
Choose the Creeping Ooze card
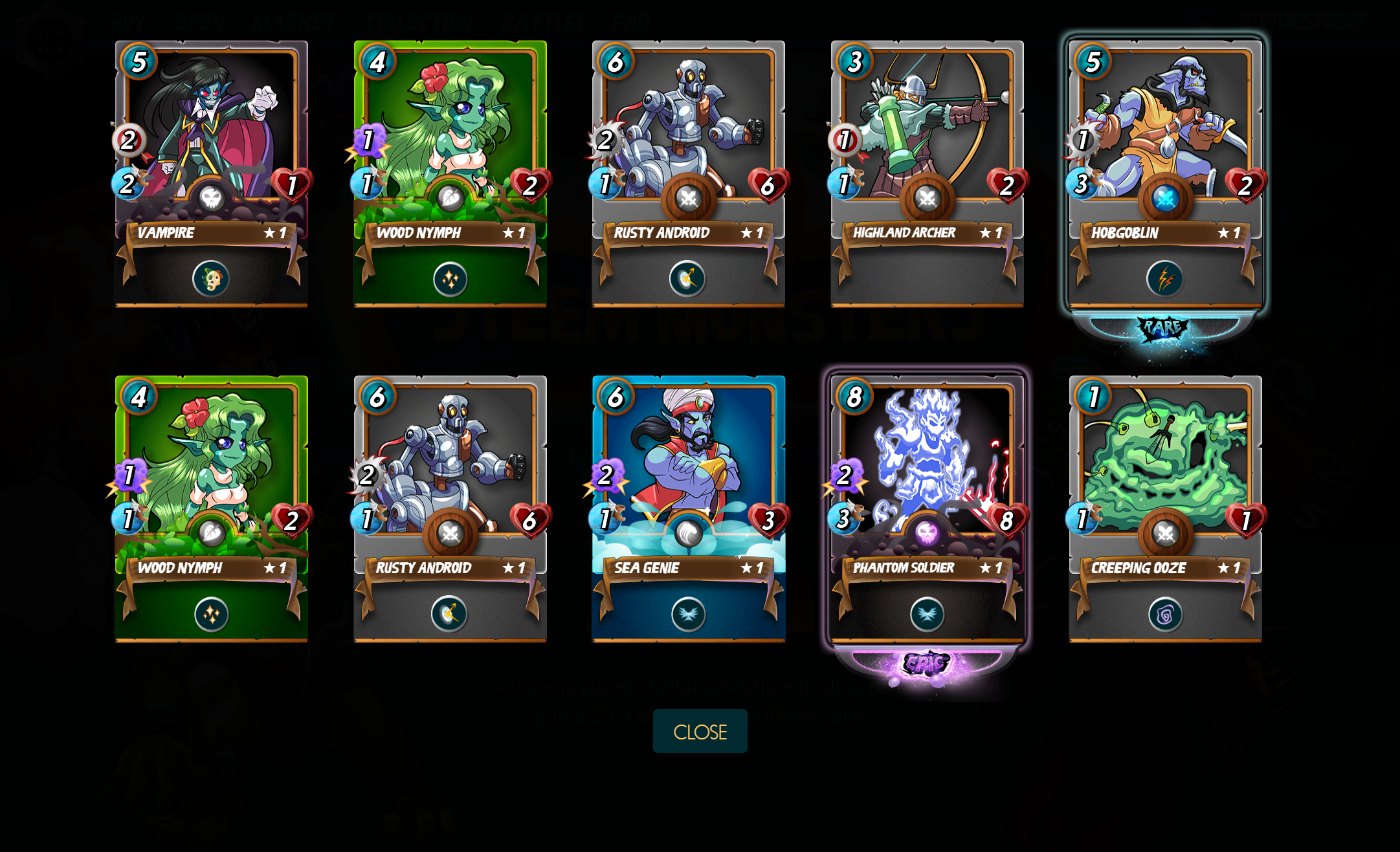(1165, 464)
